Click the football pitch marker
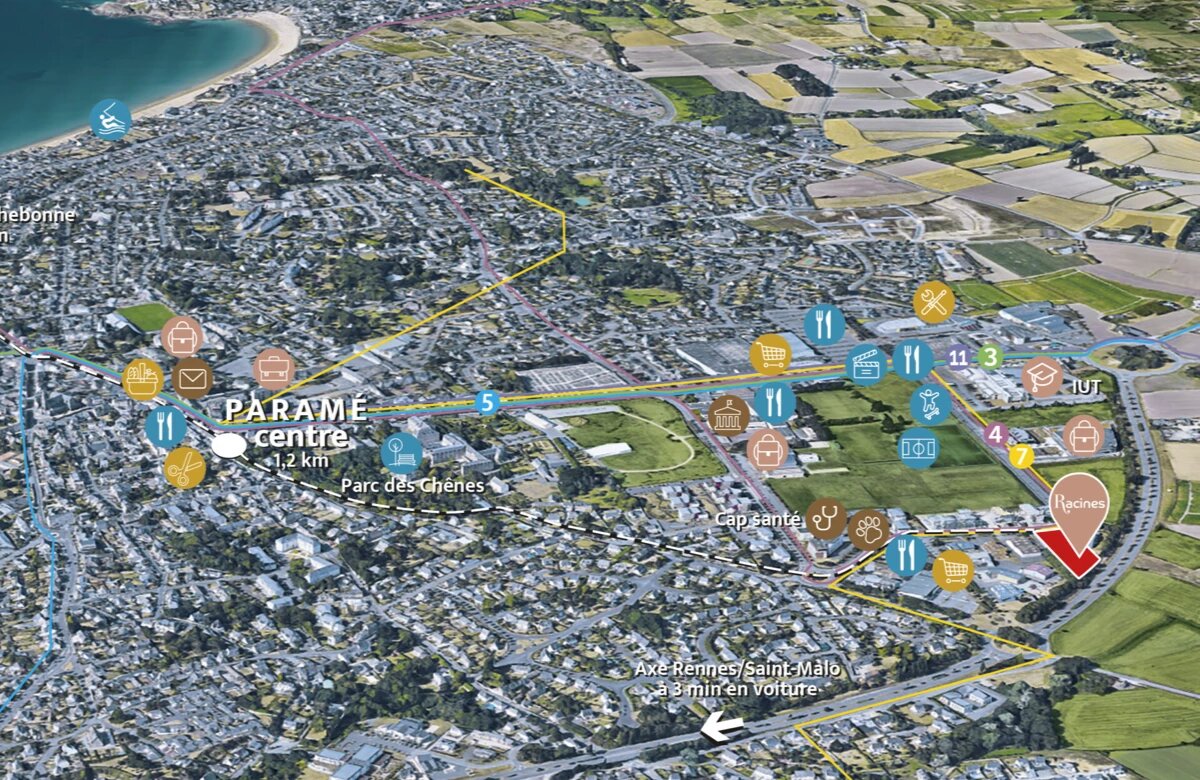 pos(919,448)
